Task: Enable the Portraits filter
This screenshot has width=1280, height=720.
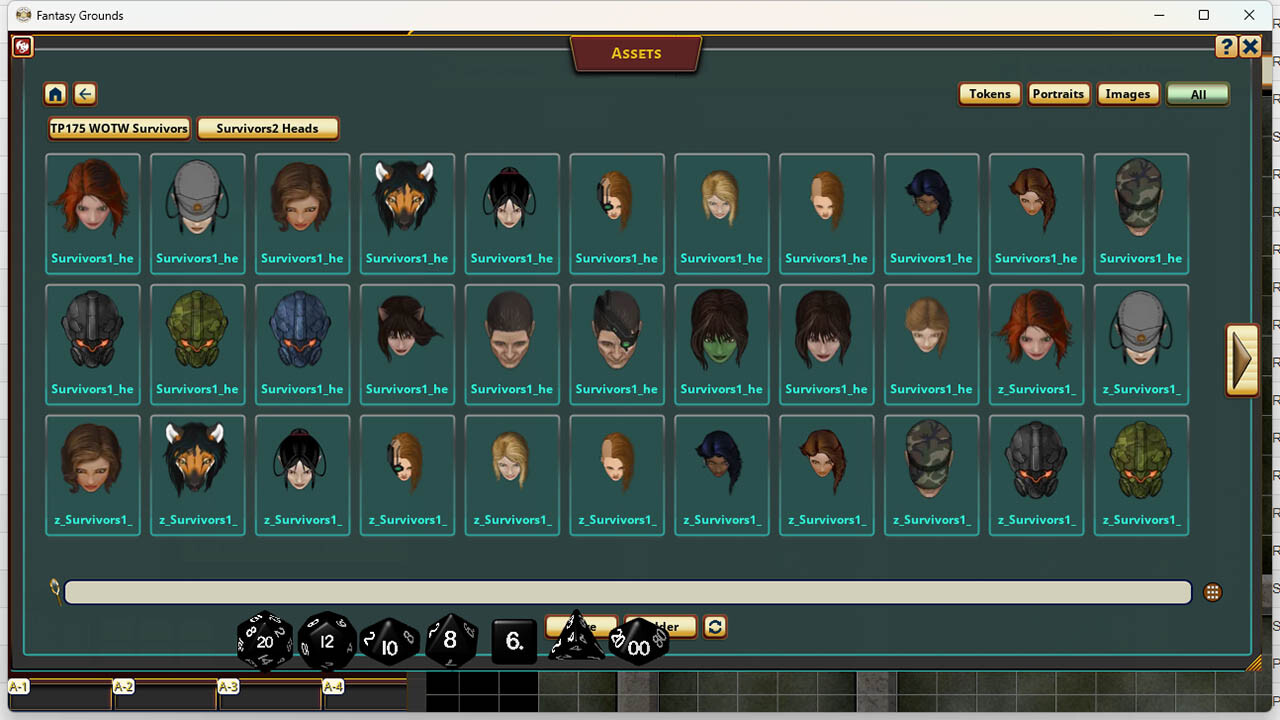Action: pyautogui.click(x=1059, y=93)
